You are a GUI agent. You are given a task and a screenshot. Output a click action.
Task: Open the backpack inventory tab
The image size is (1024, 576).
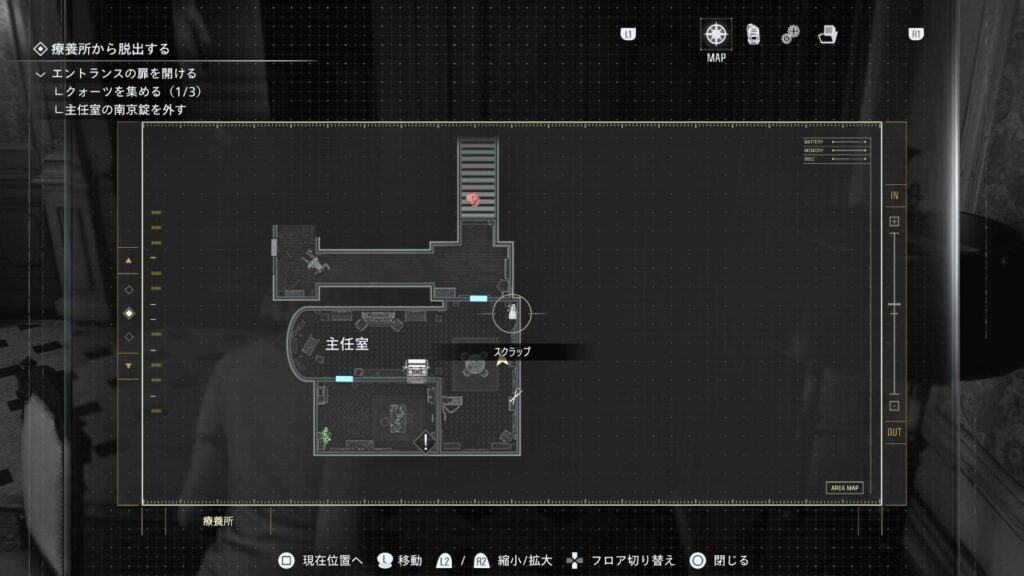coord(753,34)
